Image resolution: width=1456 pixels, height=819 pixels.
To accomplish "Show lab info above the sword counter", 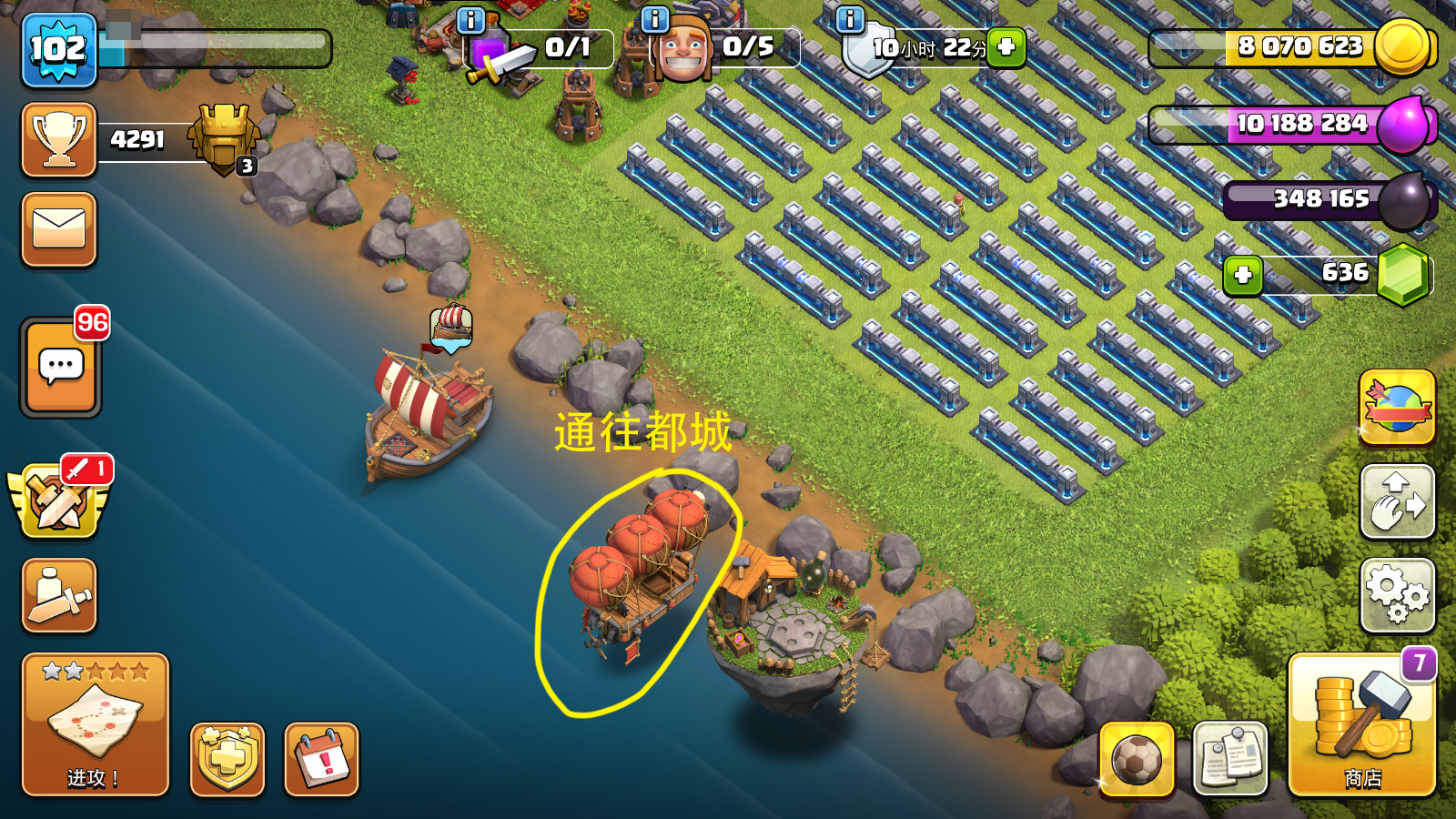I will [x=470, y=19].
